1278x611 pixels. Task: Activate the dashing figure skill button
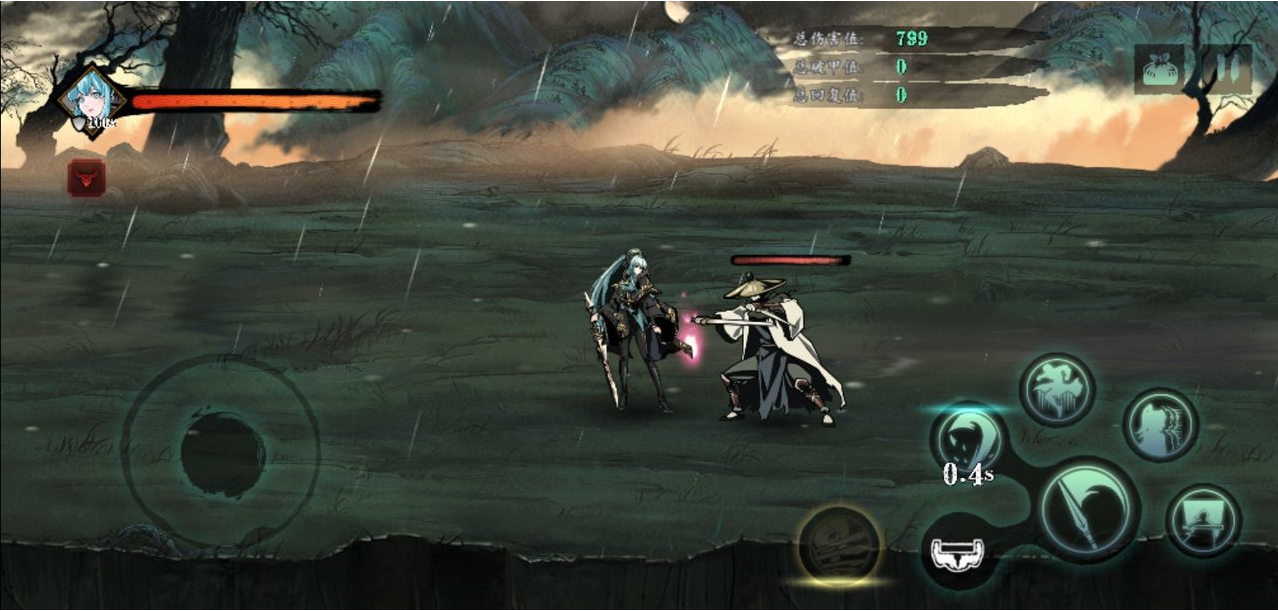click(1160, 425)
